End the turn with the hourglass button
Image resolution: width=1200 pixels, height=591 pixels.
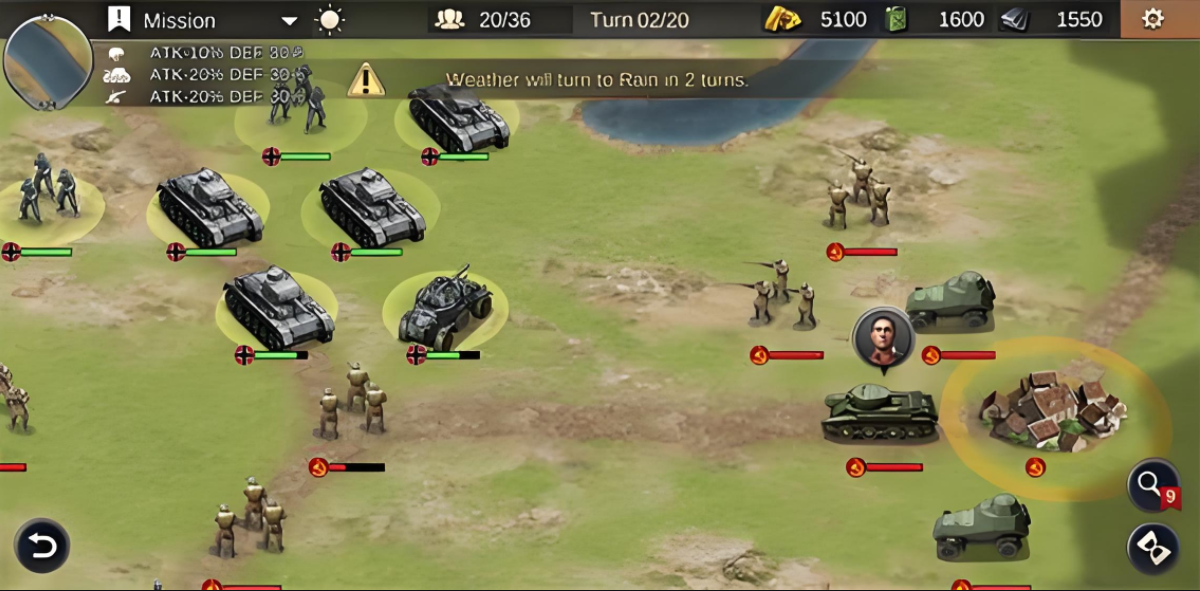point(1152,548)
